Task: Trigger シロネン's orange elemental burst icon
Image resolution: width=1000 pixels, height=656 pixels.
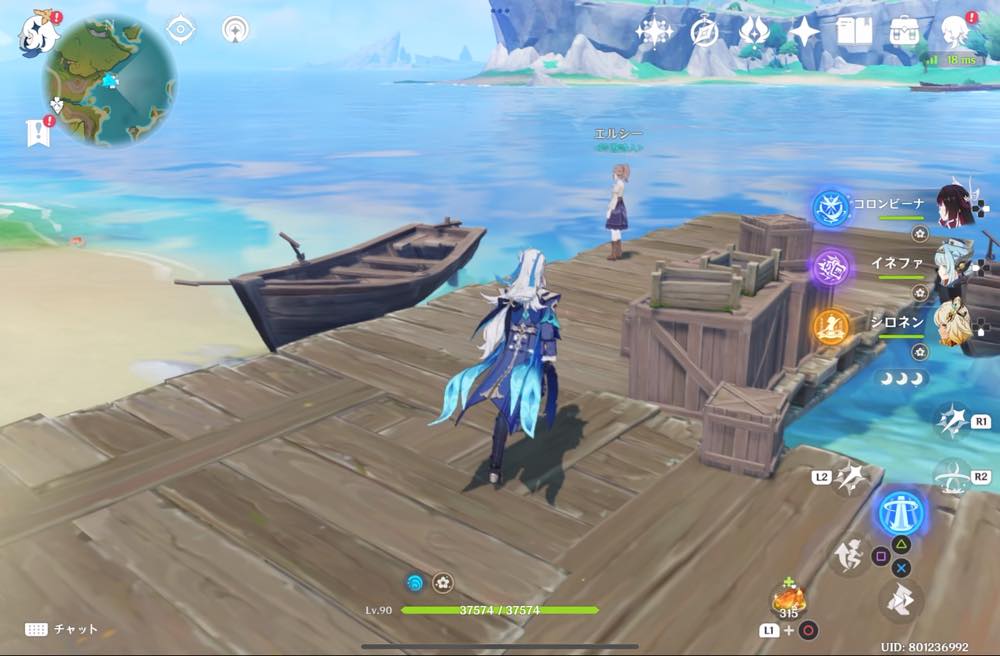Action: pos(831,326)
